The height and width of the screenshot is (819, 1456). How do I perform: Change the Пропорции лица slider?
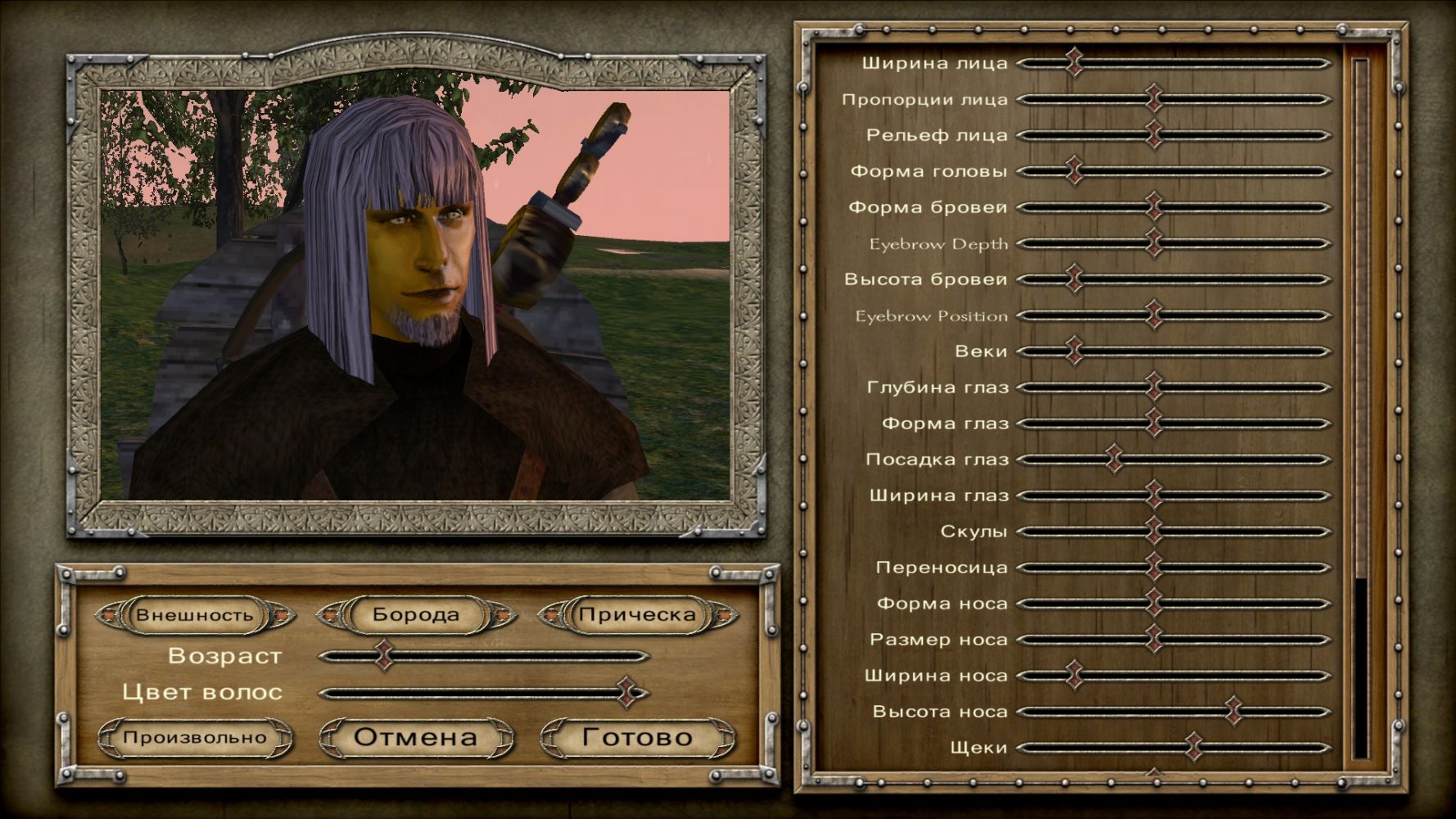[x=1154, y=99]
